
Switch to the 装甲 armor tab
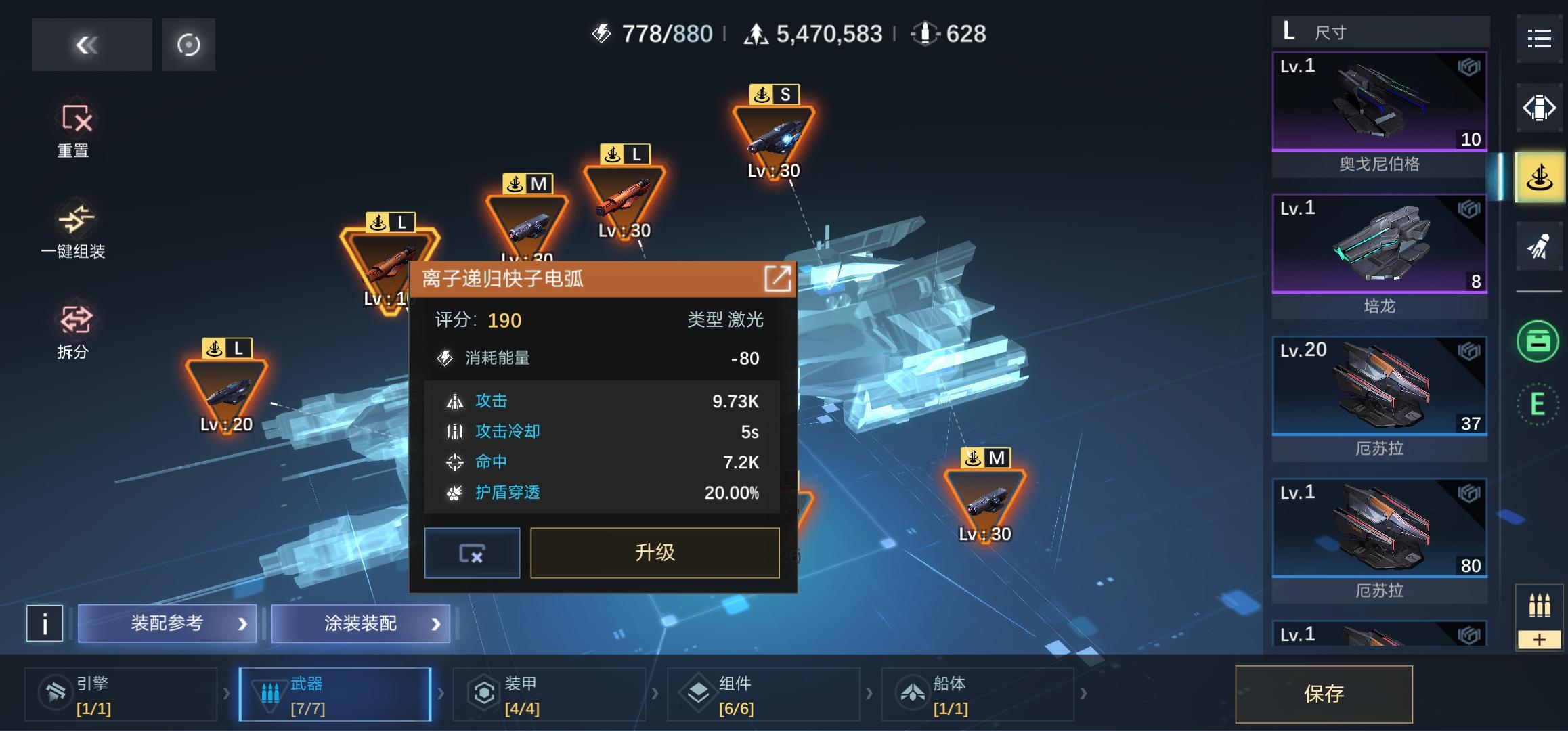(550, 694)
